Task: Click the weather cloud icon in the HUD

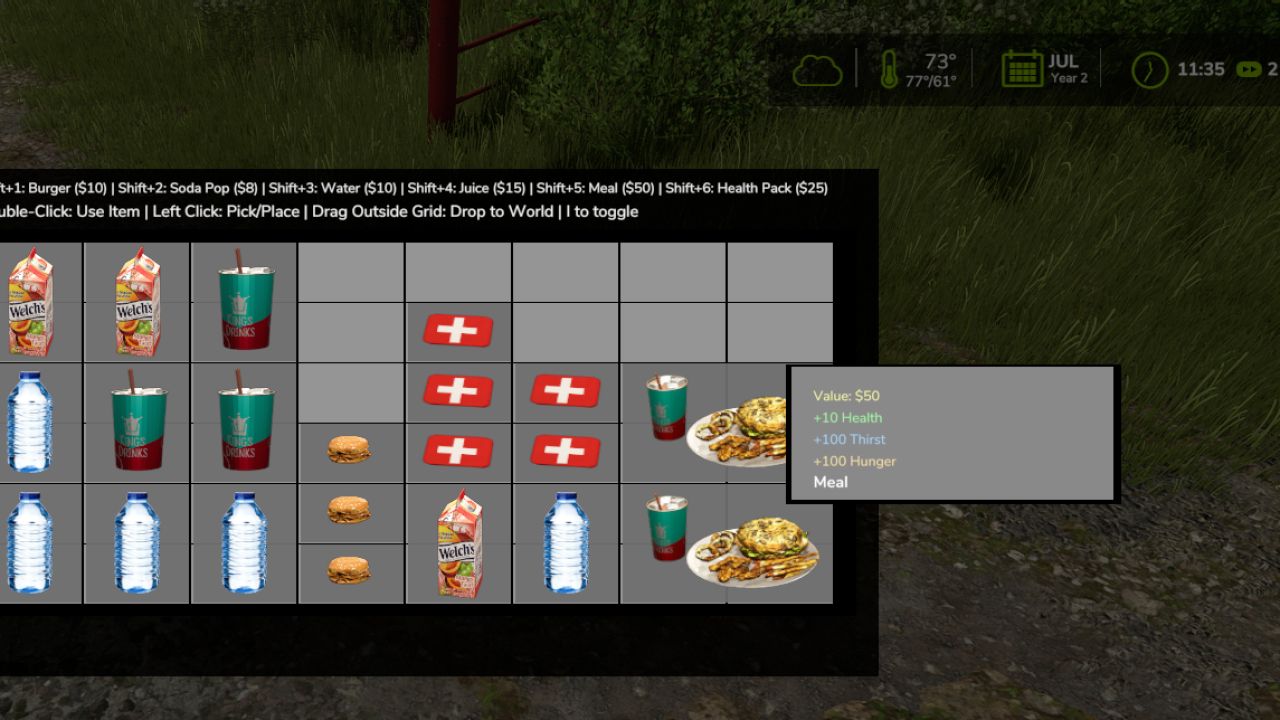Action: (816, 69)
